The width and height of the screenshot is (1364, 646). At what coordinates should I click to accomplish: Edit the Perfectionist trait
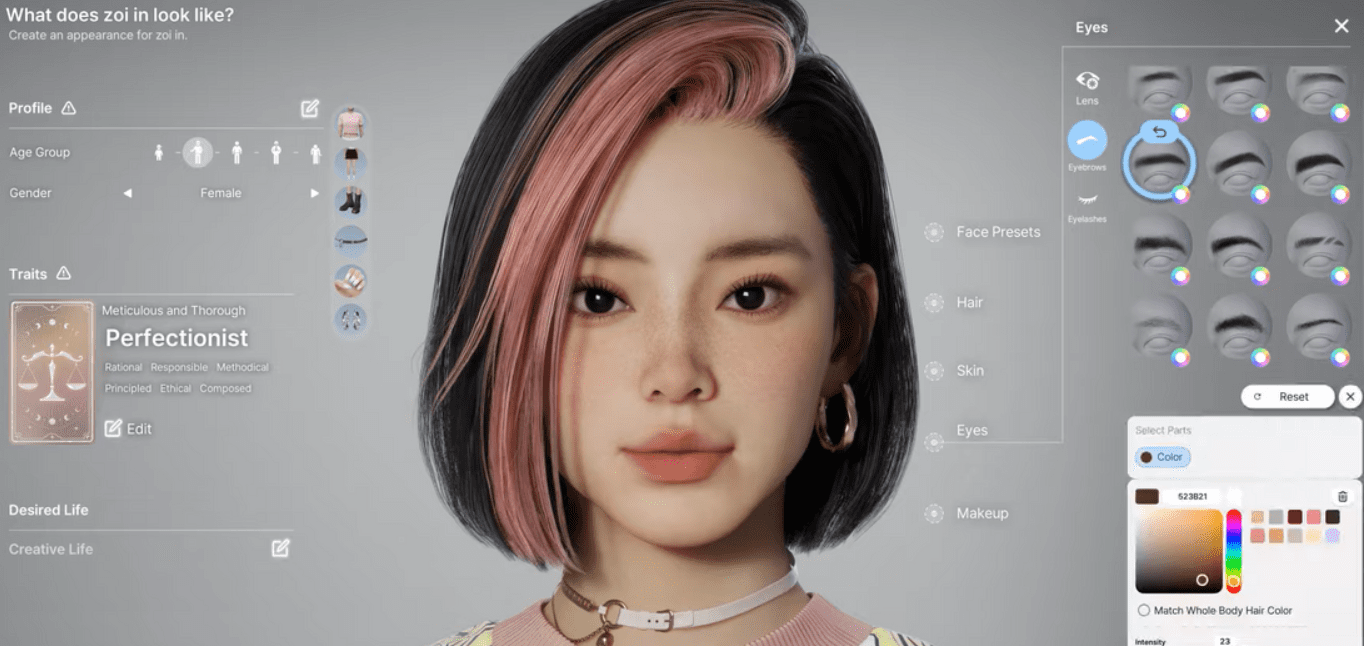[x=129, y=429]
